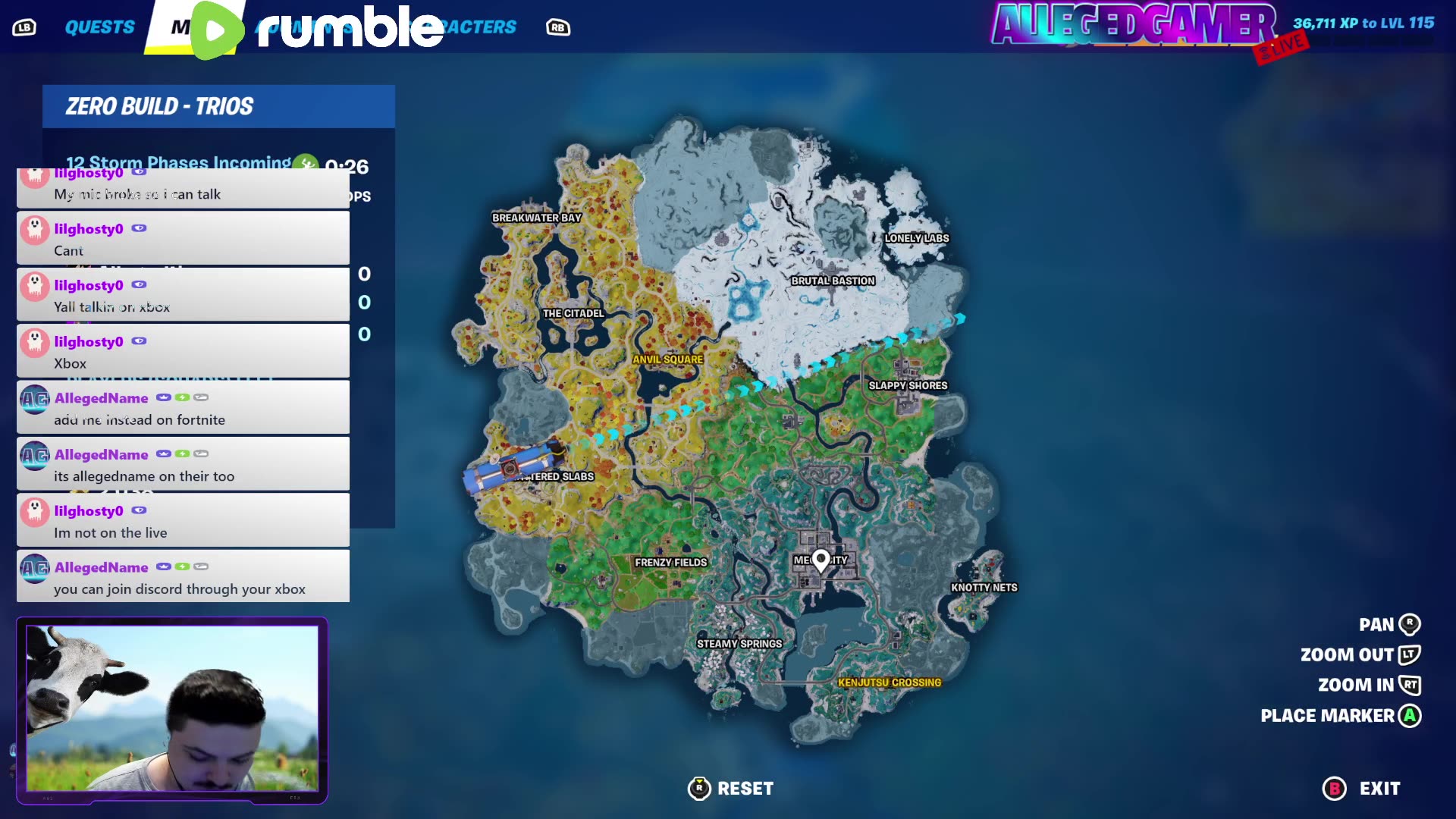Click the webcam preview in bottom left
Screen dimensions: 1456x819
(173, 709)
